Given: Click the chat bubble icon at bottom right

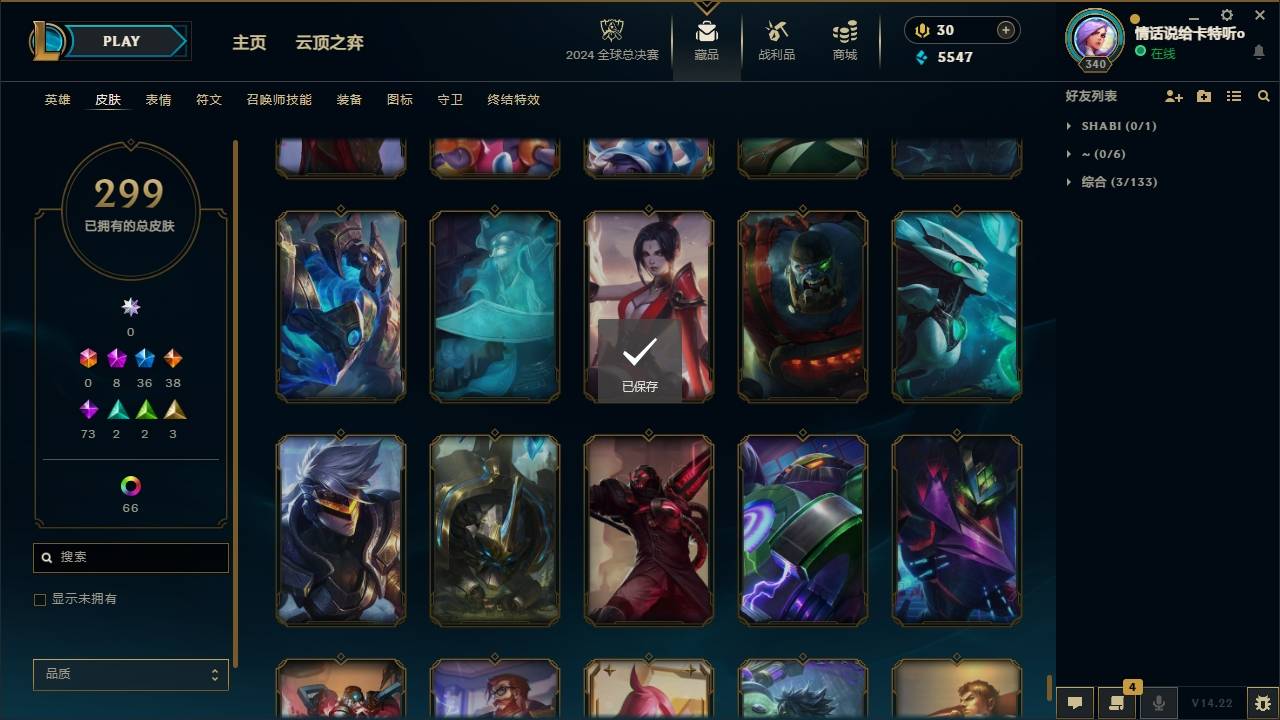Looking at the screenshot, I should pos(1073,702).
